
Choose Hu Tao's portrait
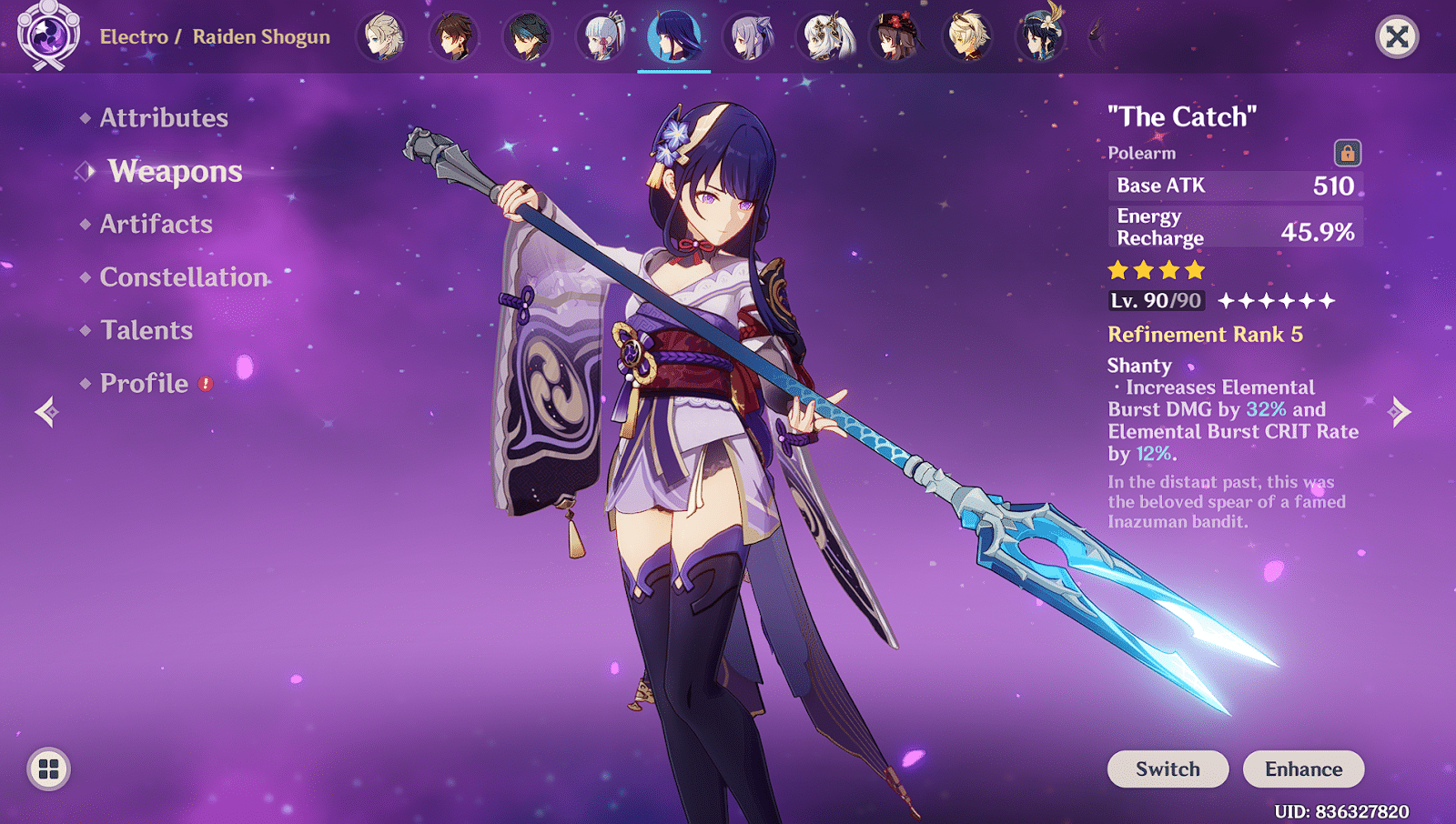click(895, 37)
